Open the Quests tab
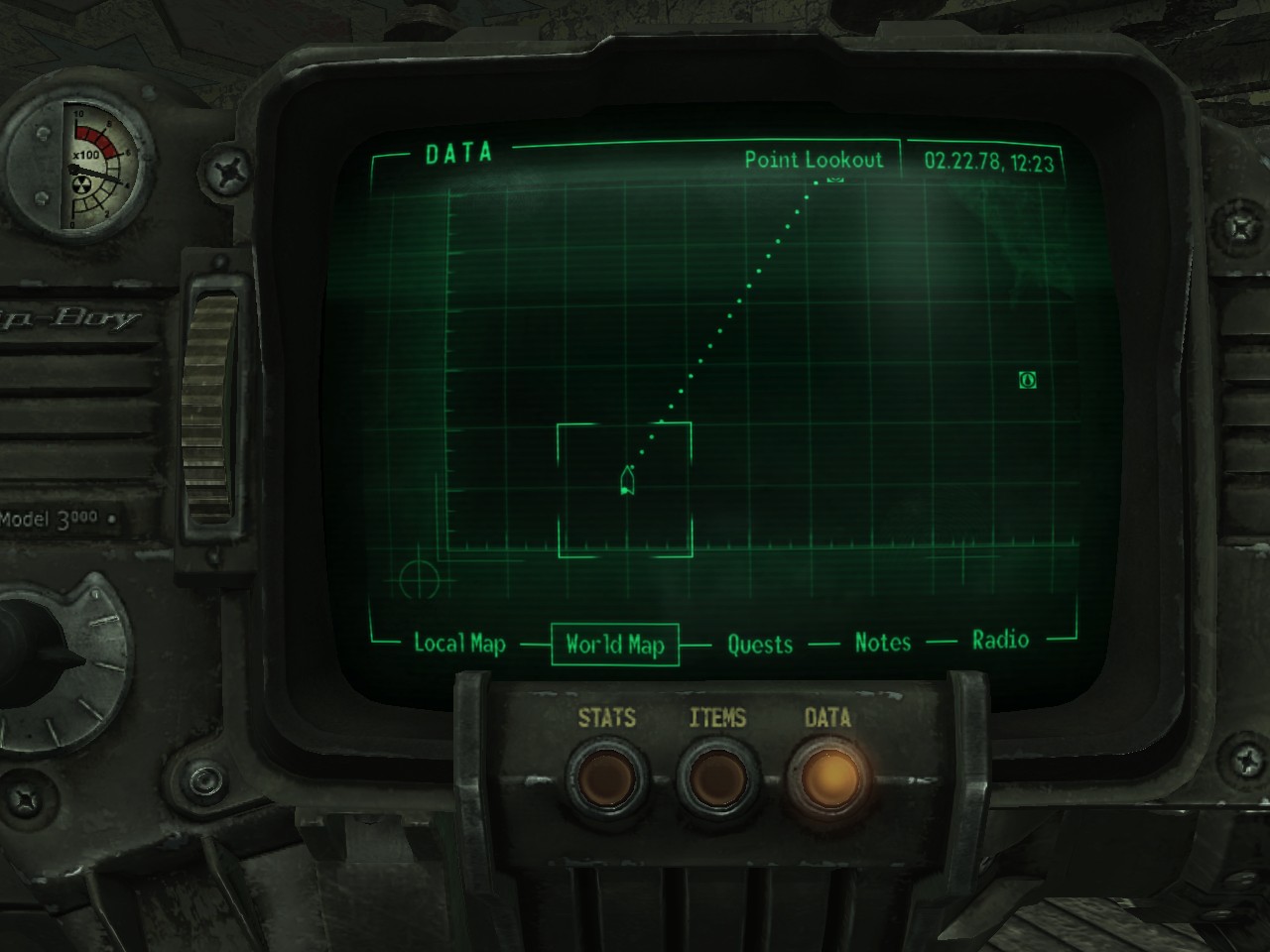Image resolution: width=1270 pixels, height=952 pixels. pyautogui.click(x=760, y=645)
